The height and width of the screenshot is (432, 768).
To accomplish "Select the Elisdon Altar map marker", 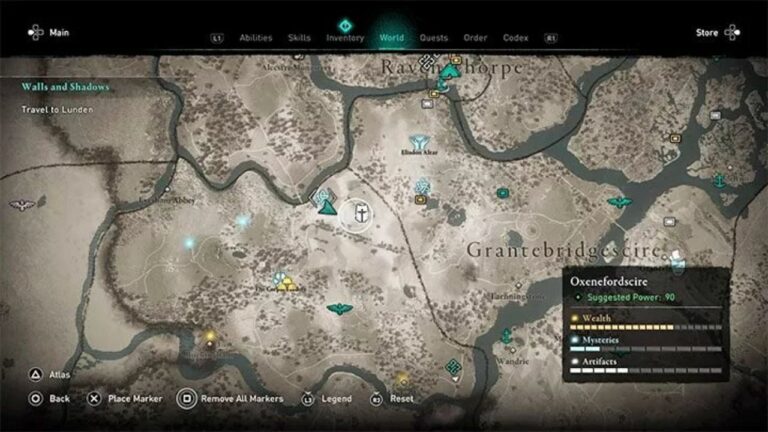I will (419, 142).
